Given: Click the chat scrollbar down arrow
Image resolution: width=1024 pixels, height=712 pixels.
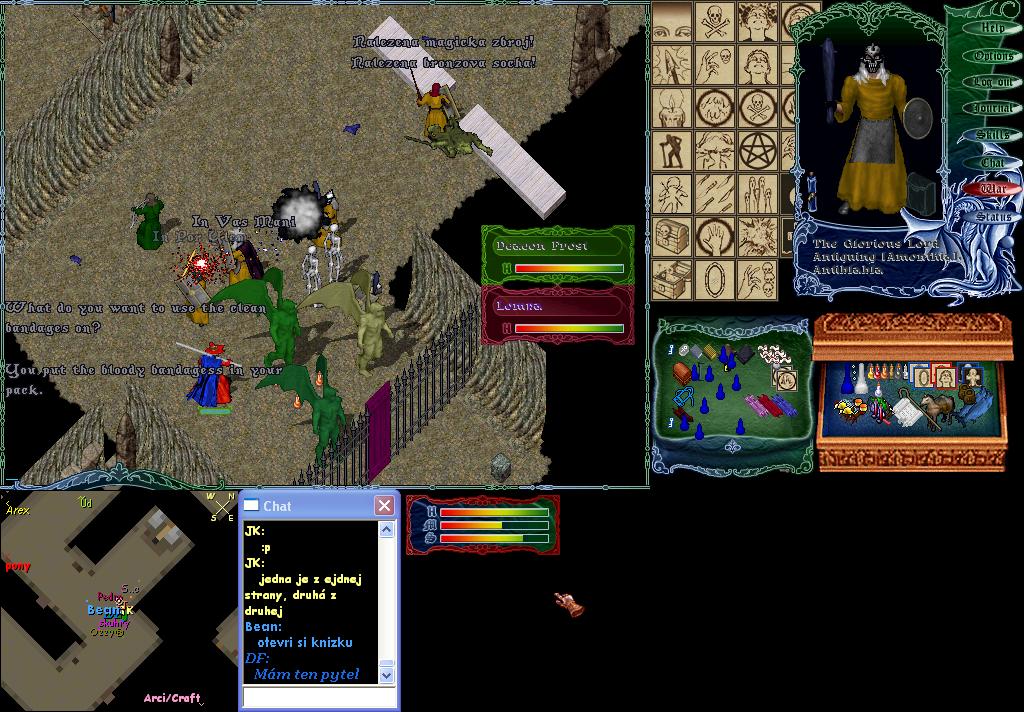Looking at the screenshot, I should tap(386, 676).
